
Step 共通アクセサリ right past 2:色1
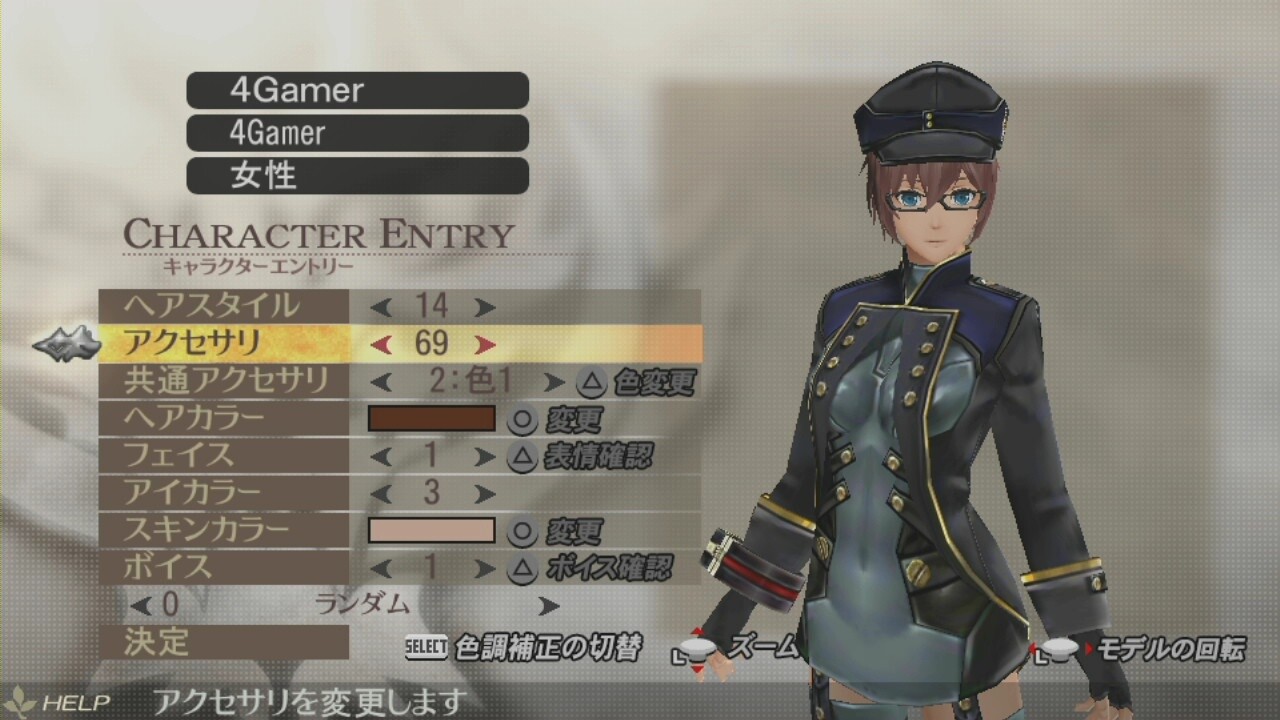point(556,381)
